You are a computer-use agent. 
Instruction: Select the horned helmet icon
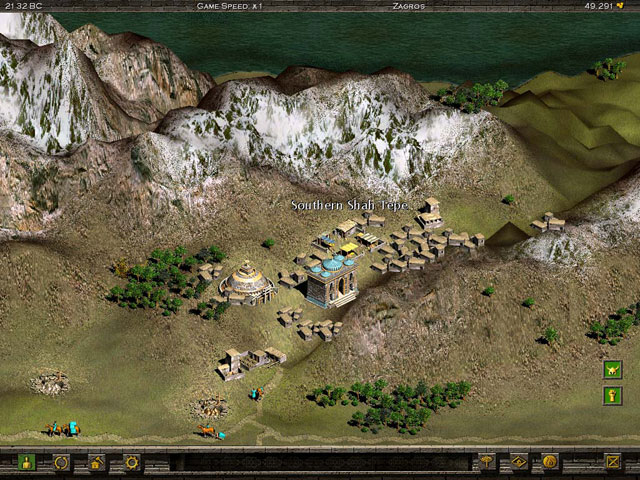tap(613, 369)
